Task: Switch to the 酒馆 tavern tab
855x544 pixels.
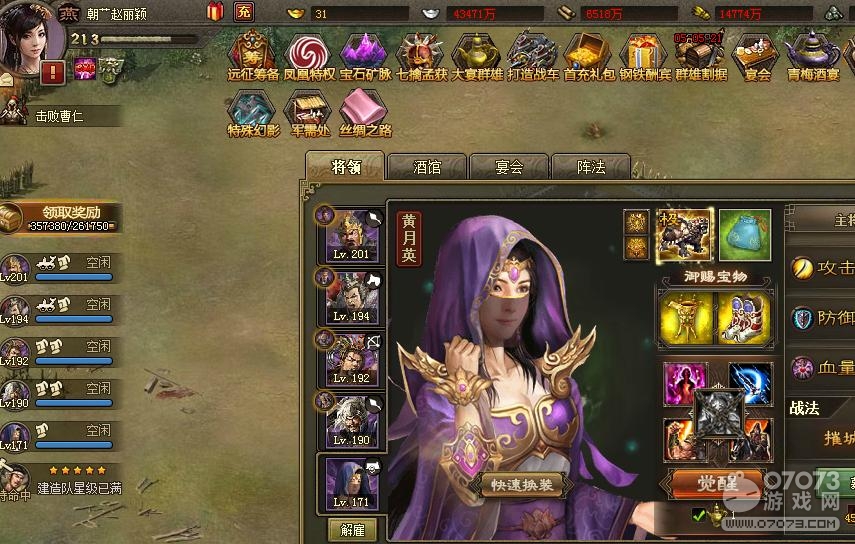Action: [x=427, y=167]
